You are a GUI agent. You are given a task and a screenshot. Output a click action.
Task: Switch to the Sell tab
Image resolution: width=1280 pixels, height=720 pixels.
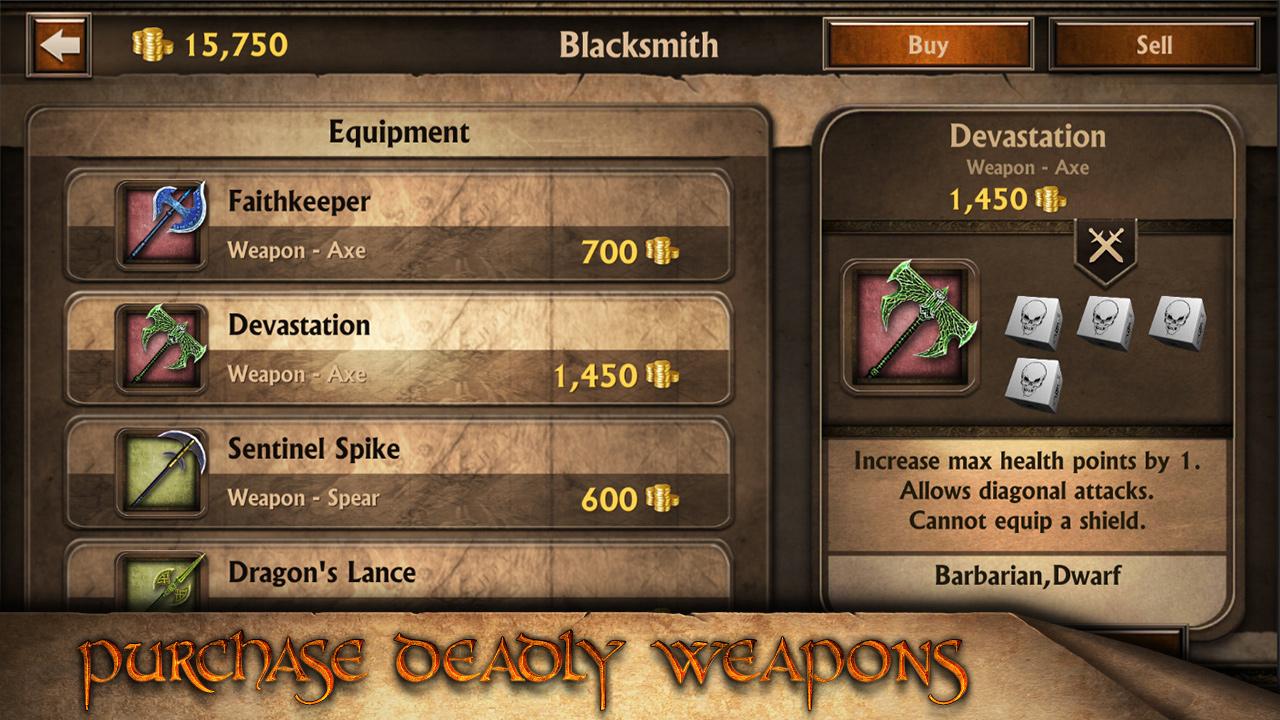tap(1156, 44)
